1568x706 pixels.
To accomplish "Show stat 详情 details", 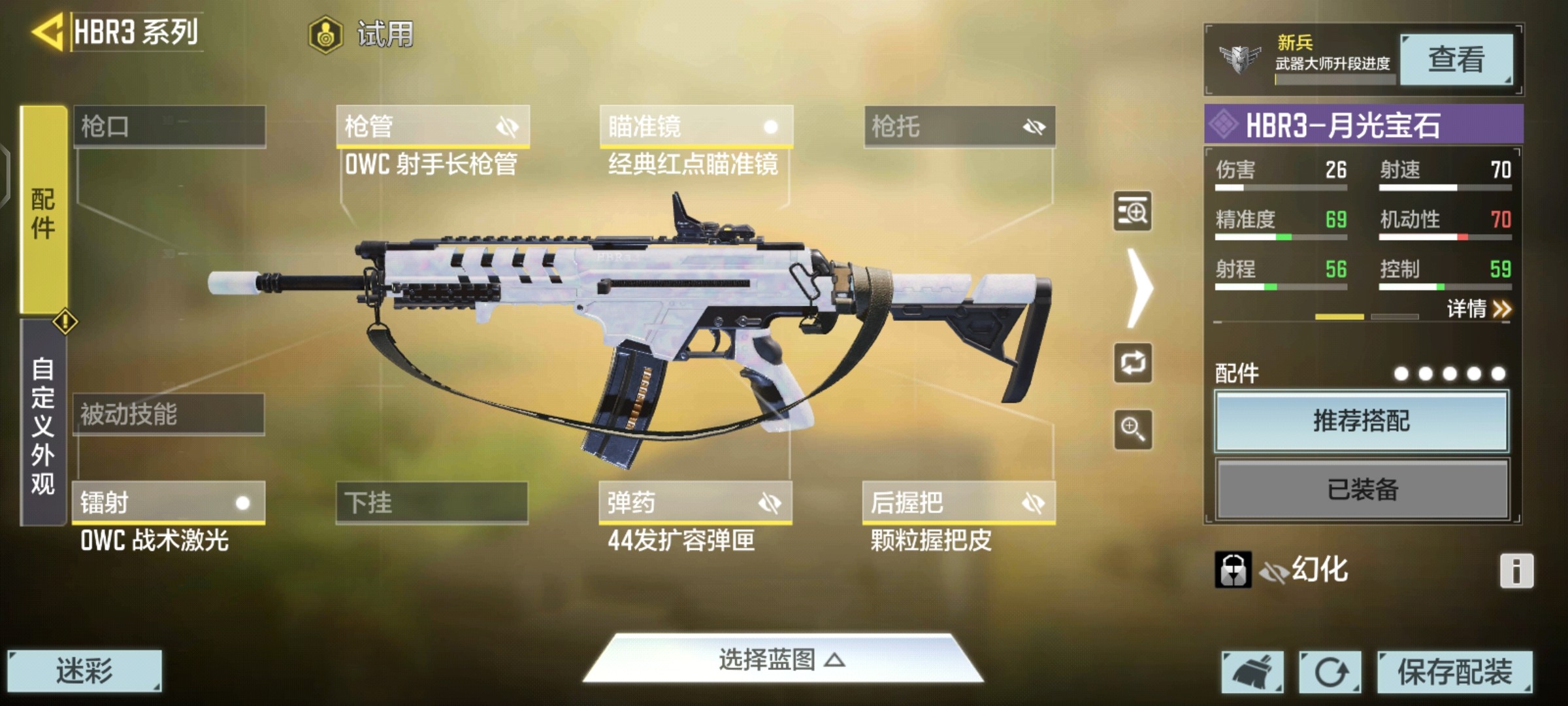I will (1478, 309).
